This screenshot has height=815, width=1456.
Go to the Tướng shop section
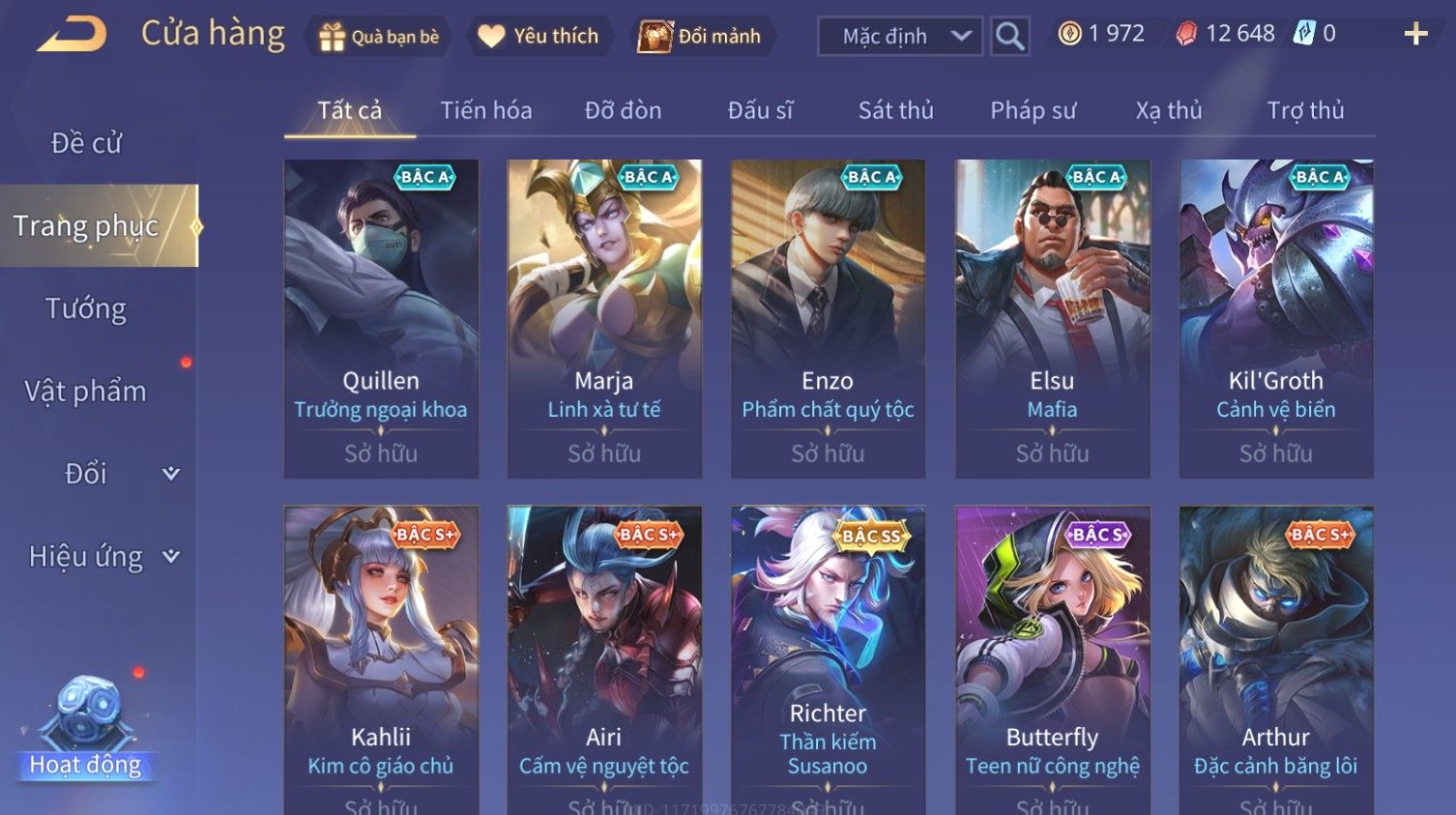tap(86, 308)
